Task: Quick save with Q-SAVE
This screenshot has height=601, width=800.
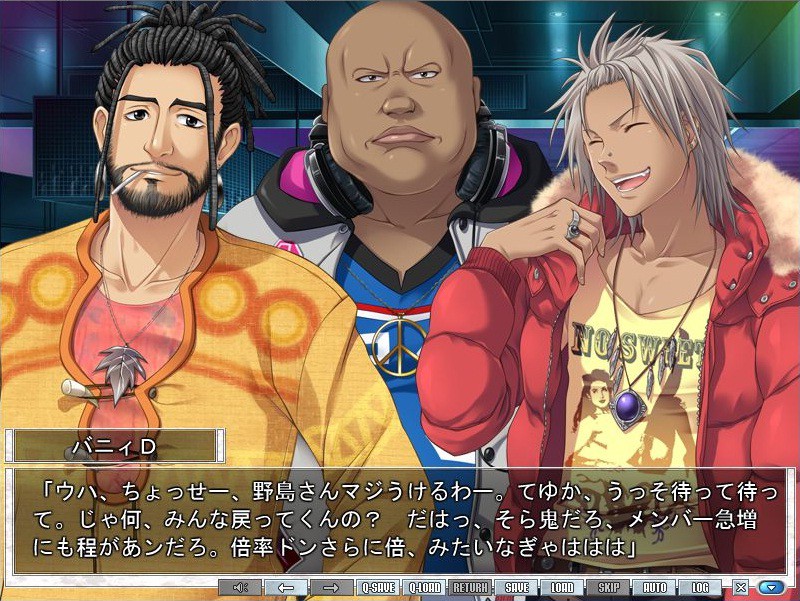Action: (x=379, y=588)
